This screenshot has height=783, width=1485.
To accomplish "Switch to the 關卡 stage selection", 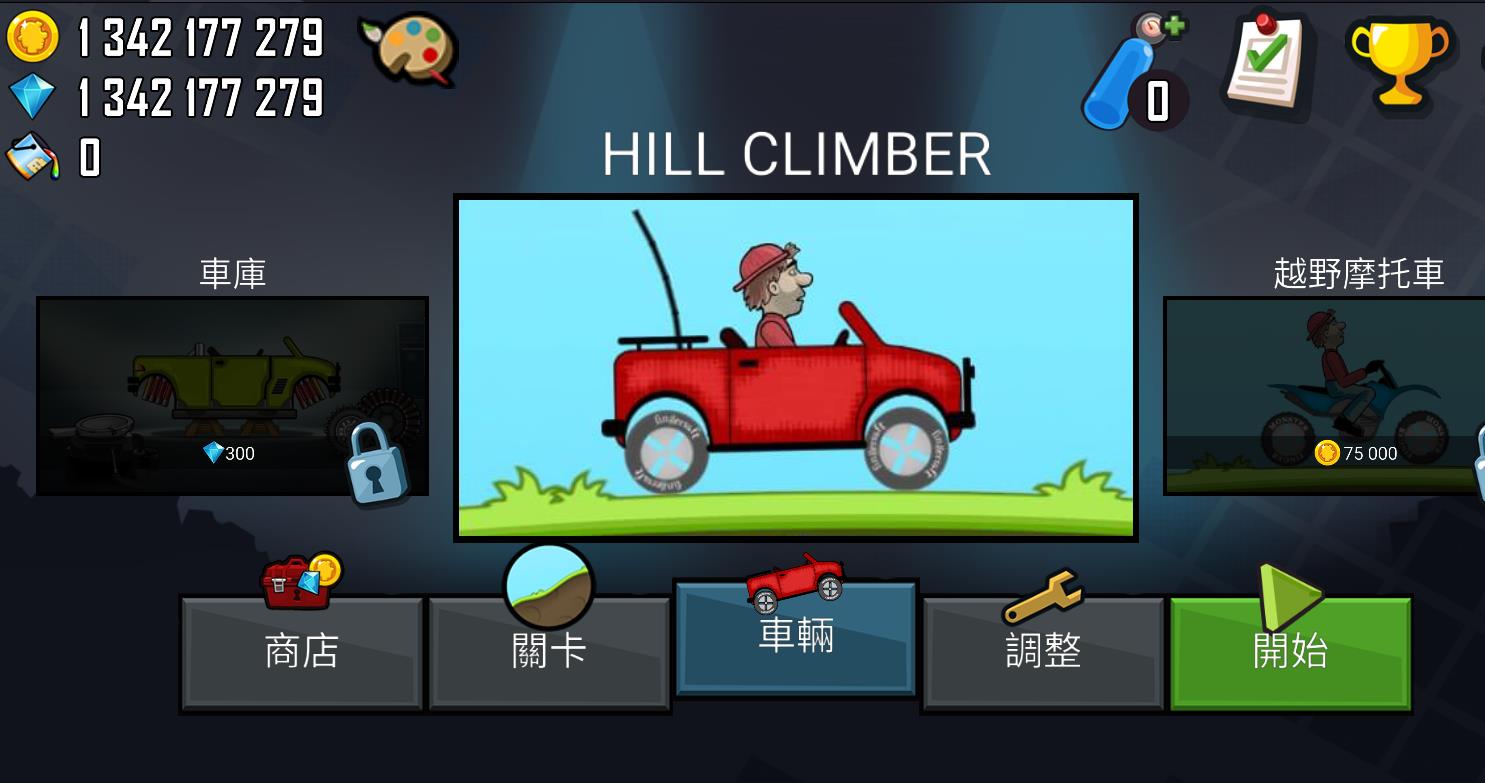I will point(549,651).
